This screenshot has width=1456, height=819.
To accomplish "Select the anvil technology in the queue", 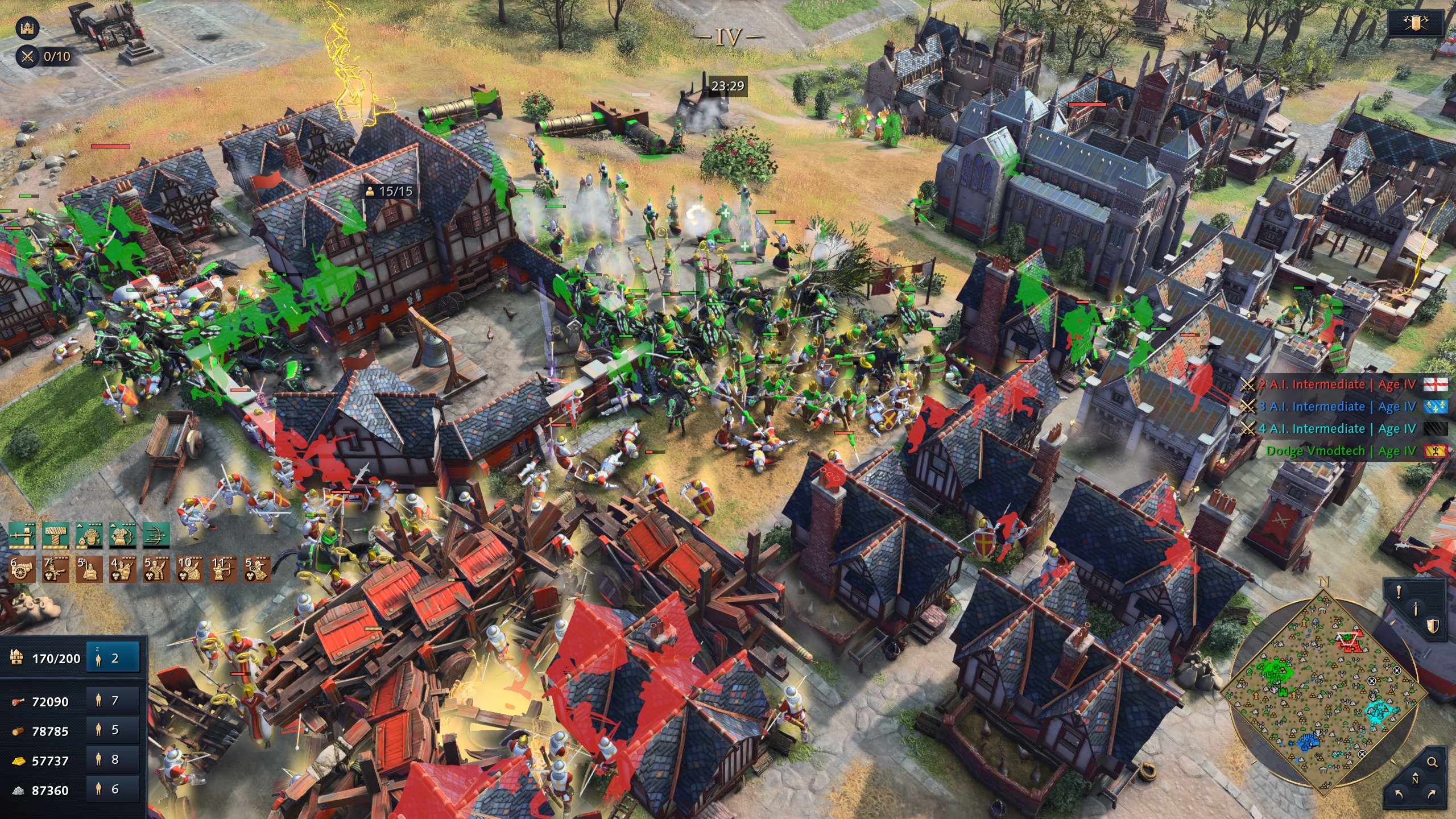I will (55, 536).
